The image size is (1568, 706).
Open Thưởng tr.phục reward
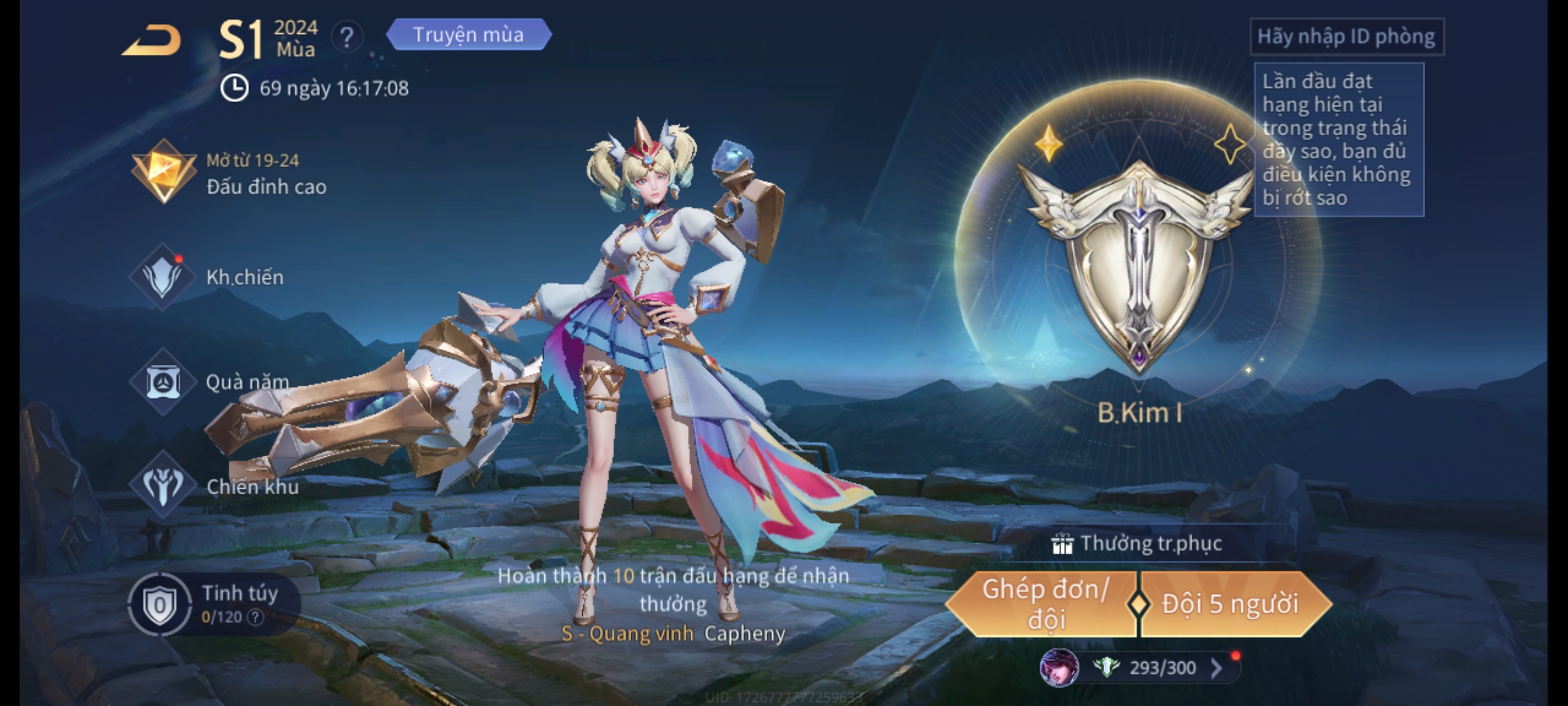pyautogui.click(x=1138, y=543)
